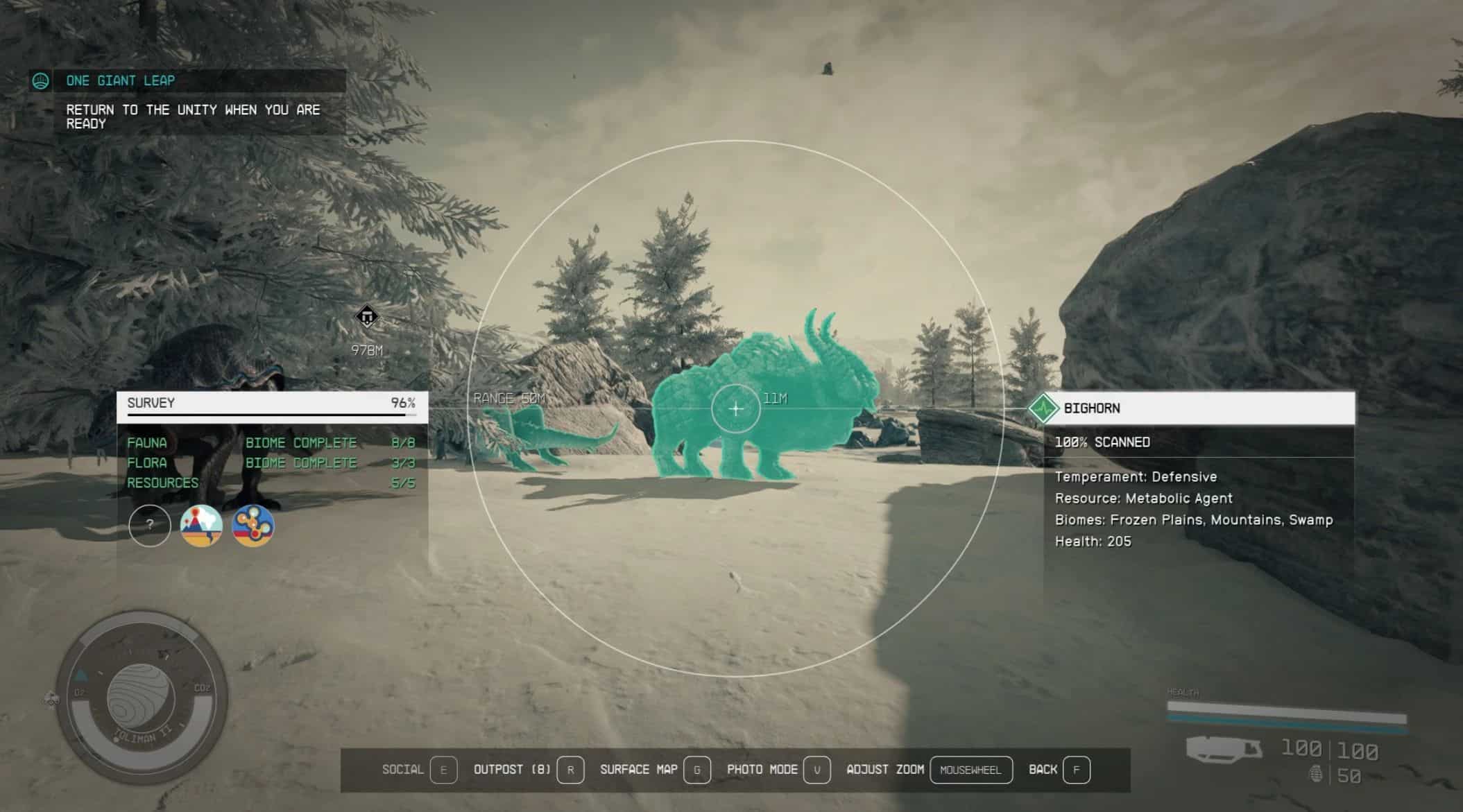
Task: Select the volcano planet trait icon
Action: coord(201,525)
